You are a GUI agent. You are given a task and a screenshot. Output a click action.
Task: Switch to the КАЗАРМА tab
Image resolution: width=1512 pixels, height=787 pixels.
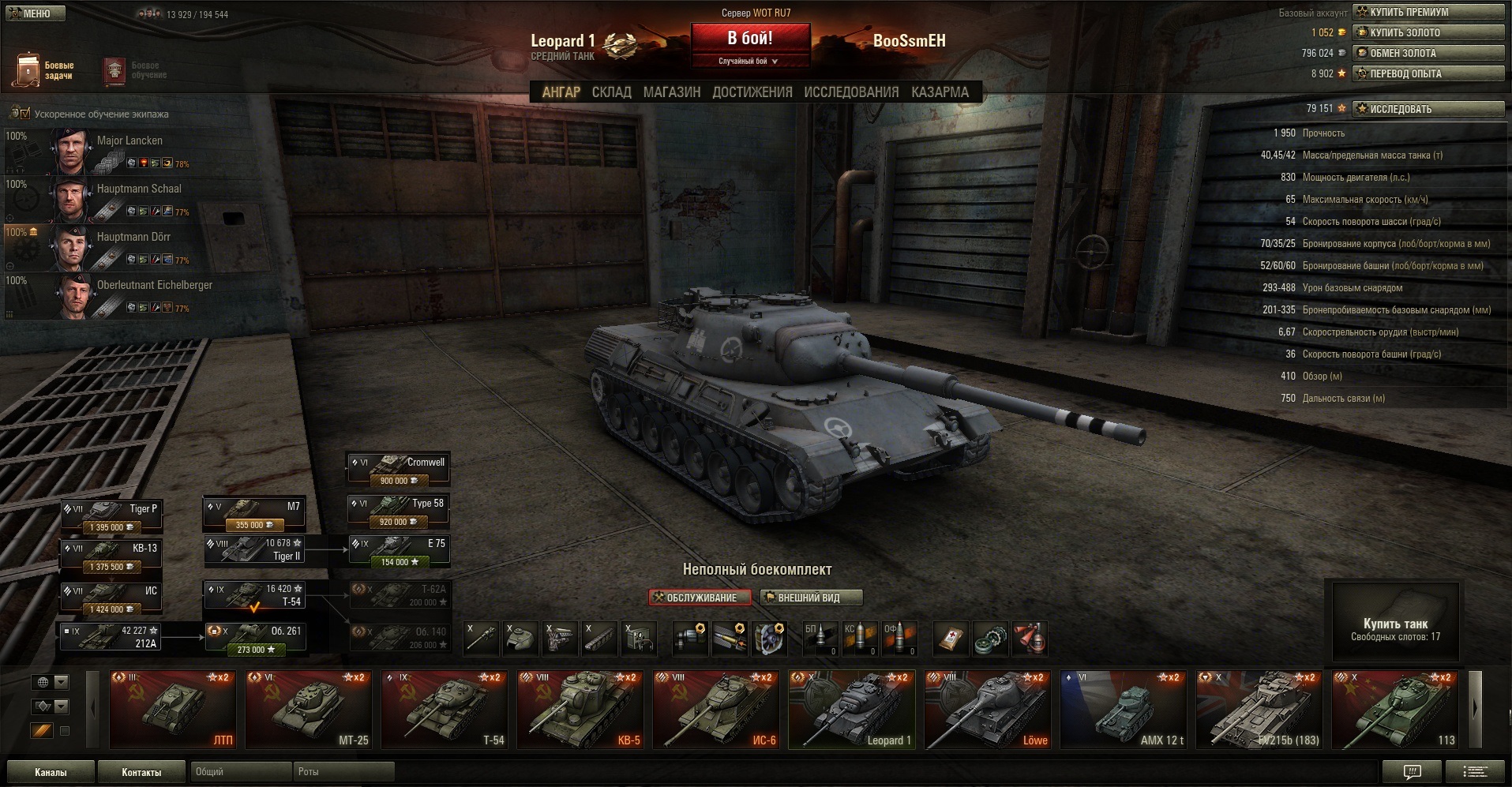coord(940,92)
